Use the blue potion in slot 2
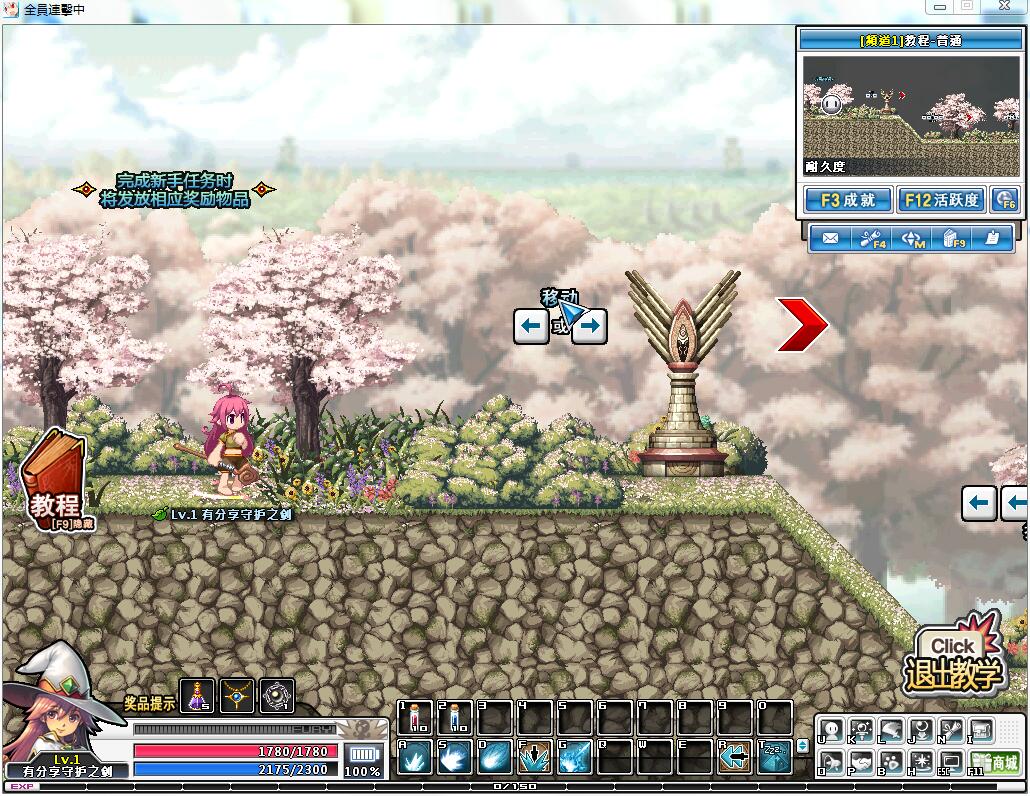Viewport: 1030px width, 796px height. click(455, 717)
